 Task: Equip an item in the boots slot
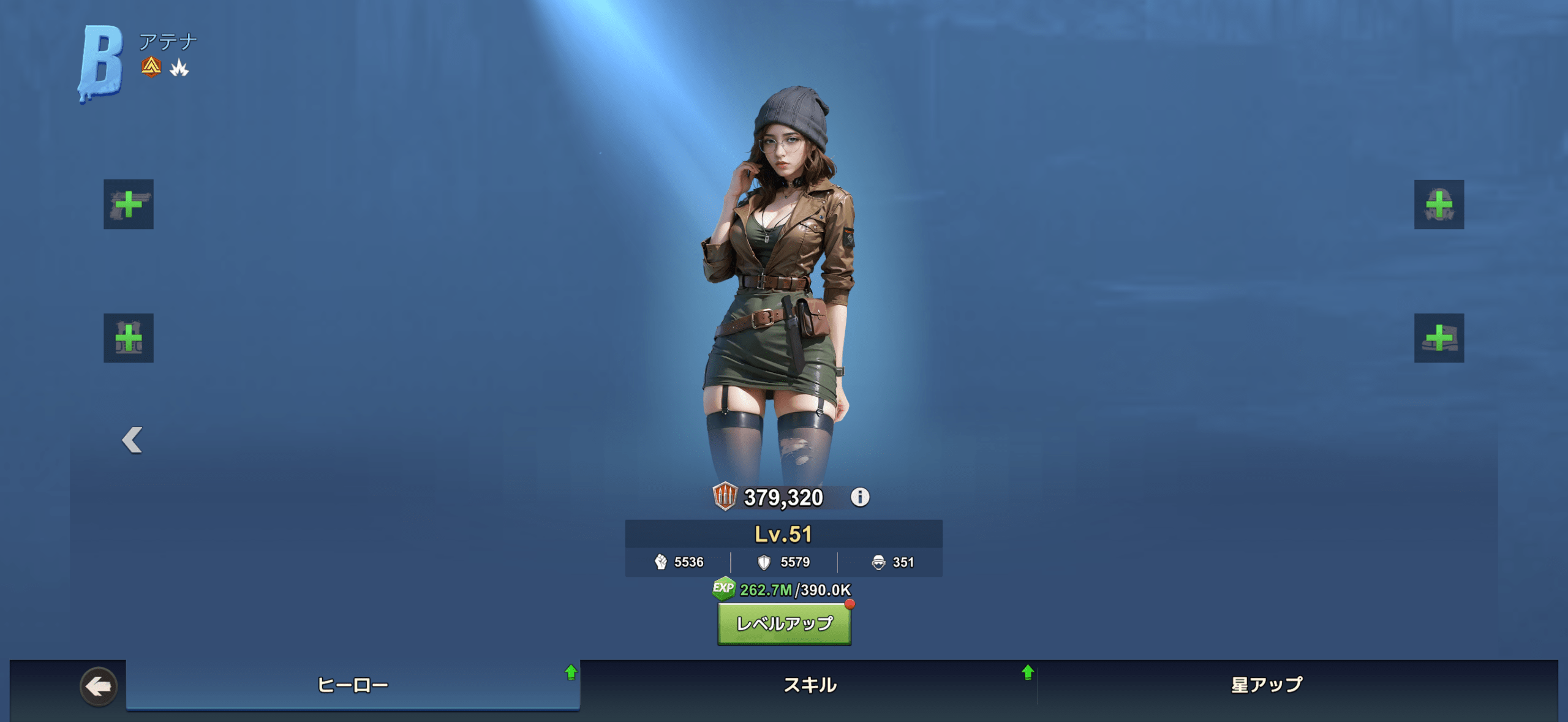pos(1439,338)
